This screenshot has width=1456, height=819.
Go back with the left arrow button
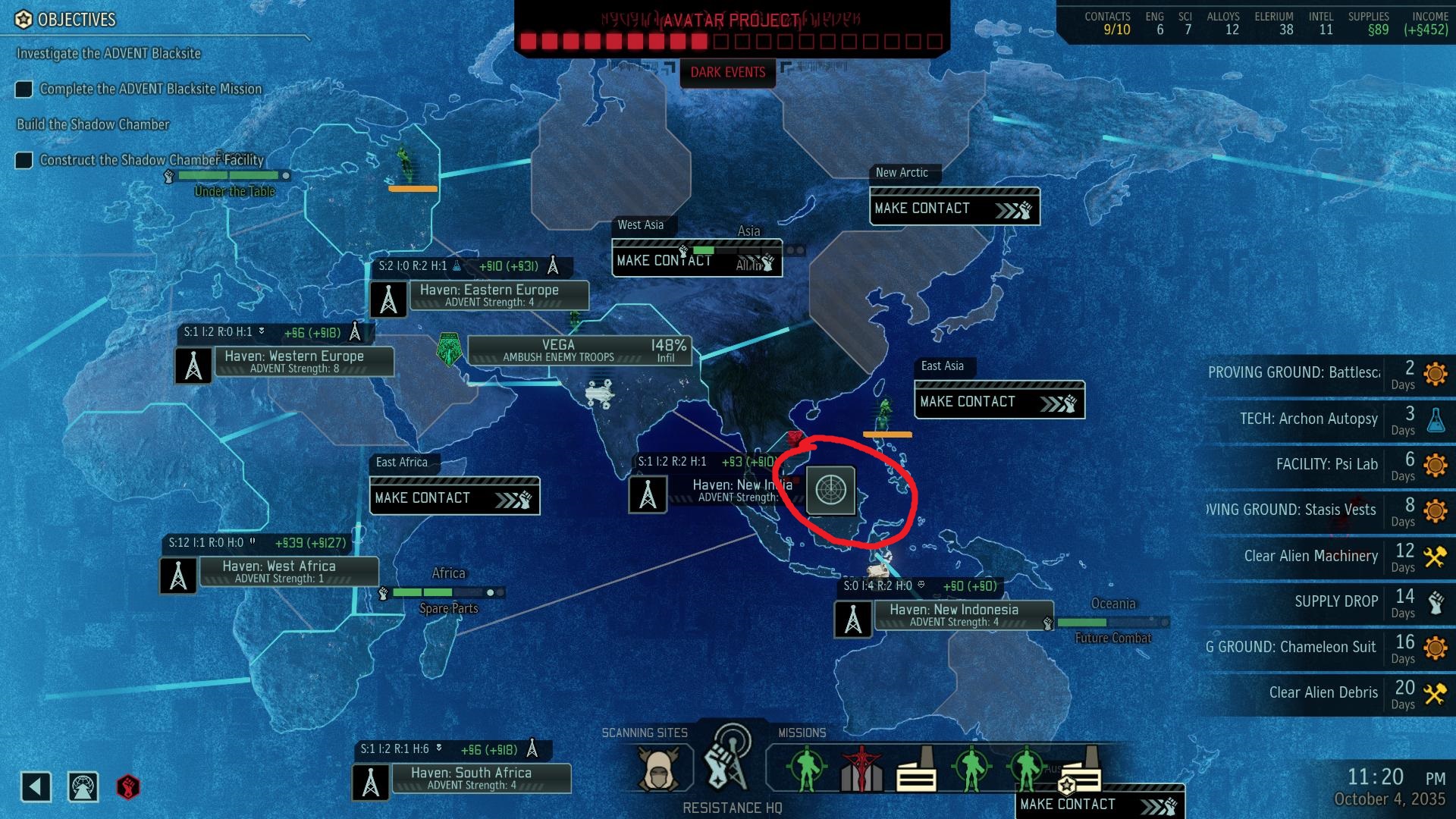(36, 786)
